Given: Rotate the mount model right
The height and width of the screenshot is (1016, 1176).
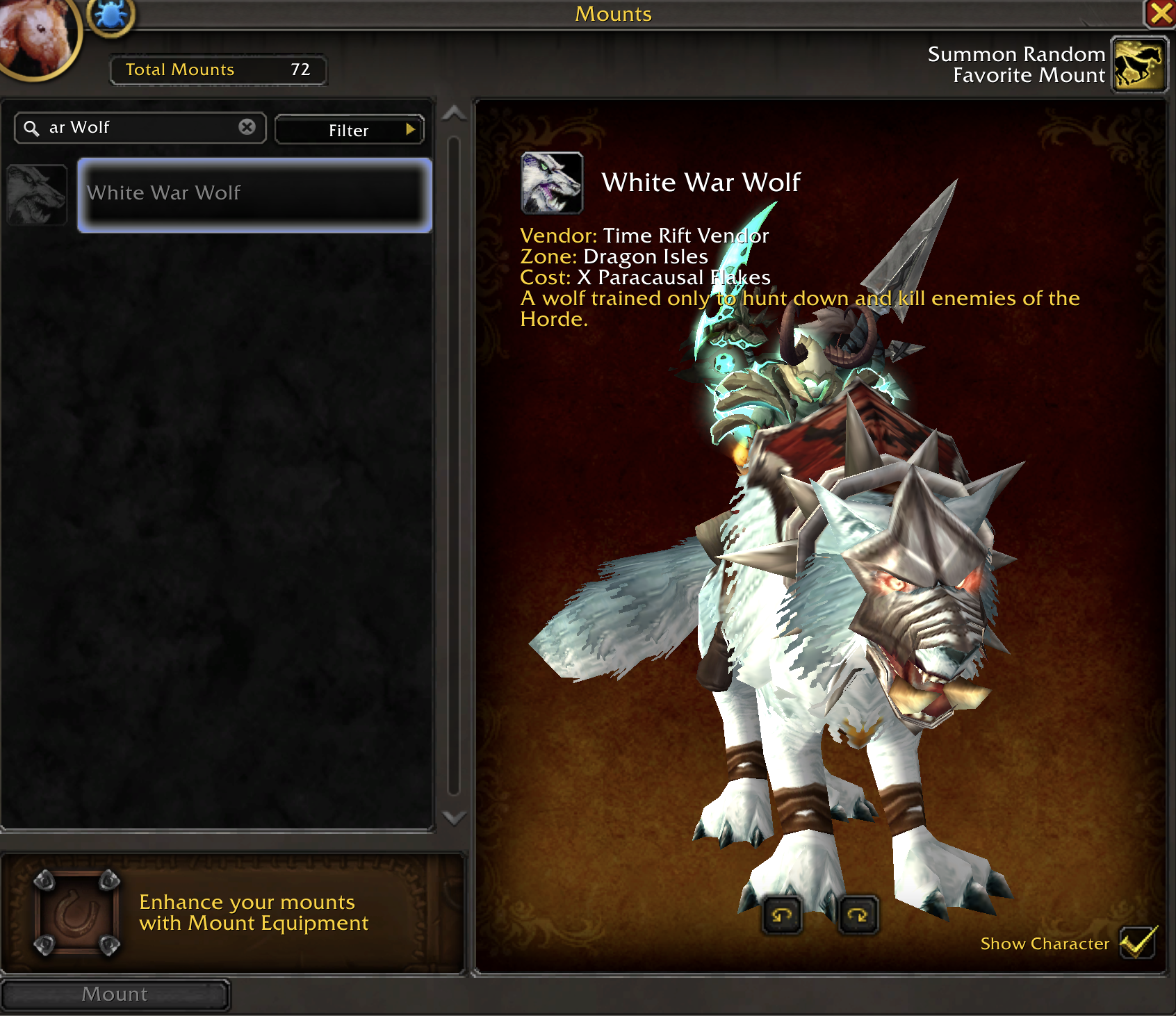Looking at the screenshot, I should pyautogui.click(x=858, y=915).
